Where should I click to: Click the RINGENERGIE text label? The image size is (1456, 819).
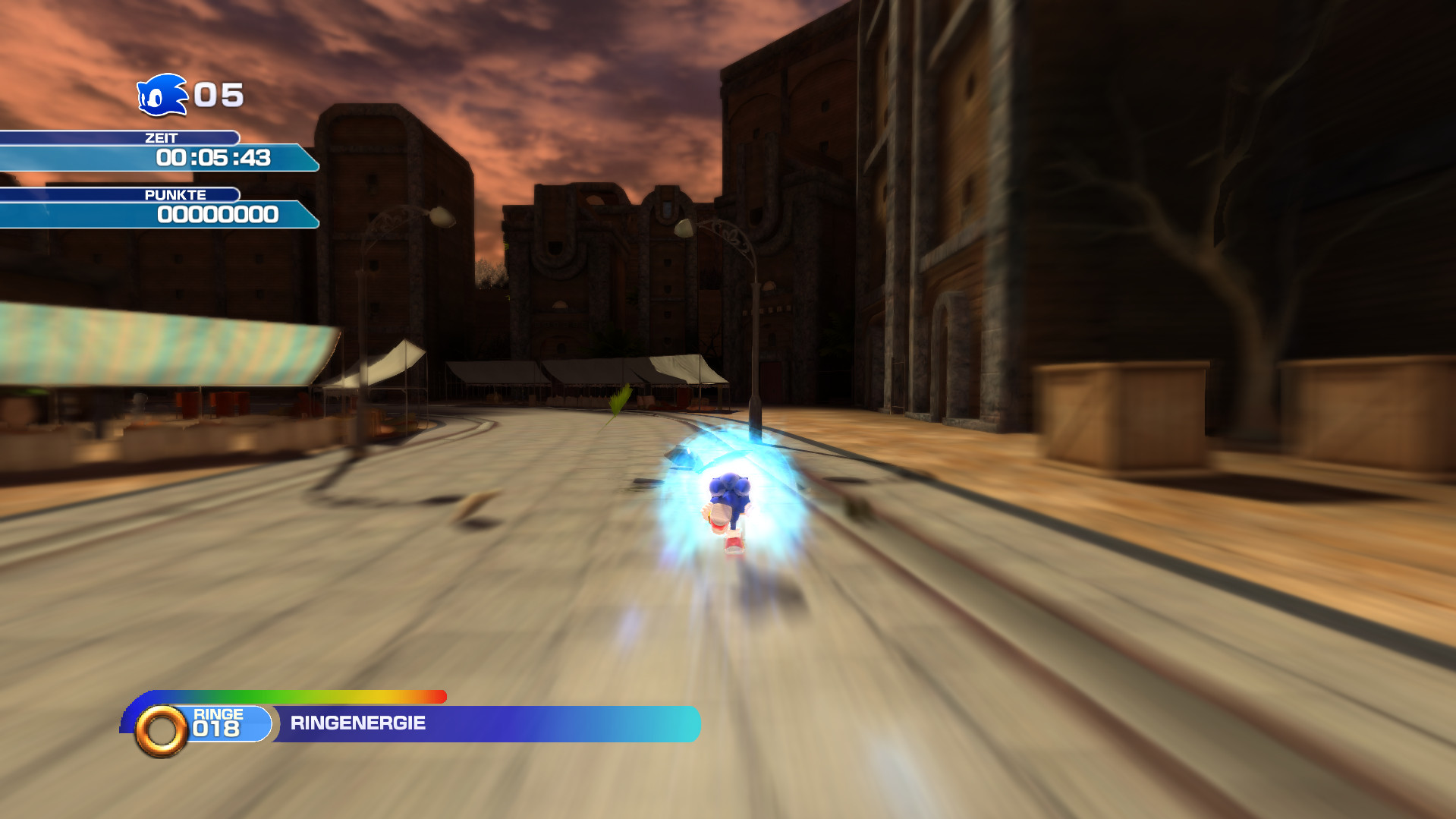[x=357, y=723]
